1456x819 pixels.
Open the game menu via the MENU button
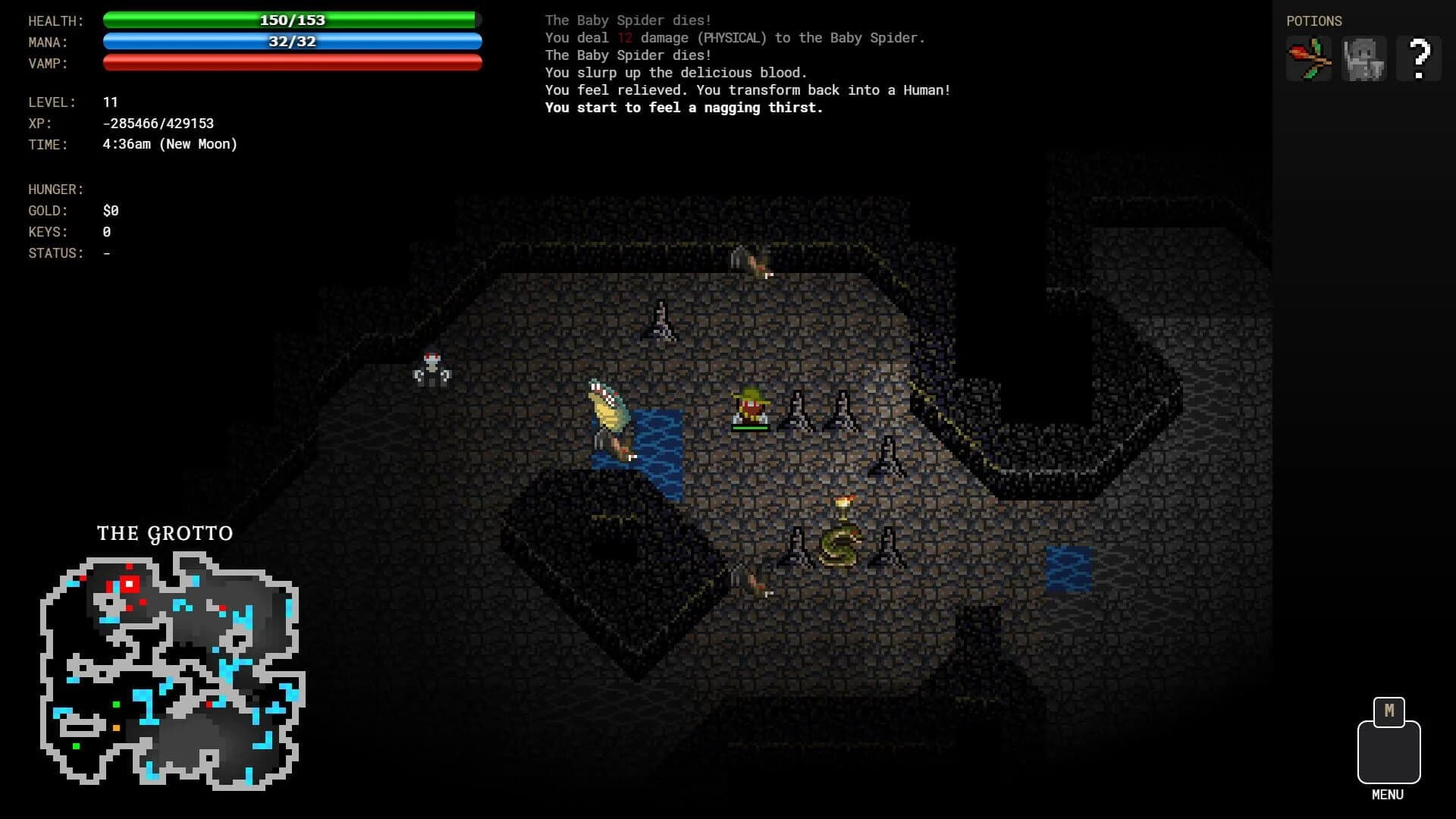pyautogui.click(x=1388, y=751)
